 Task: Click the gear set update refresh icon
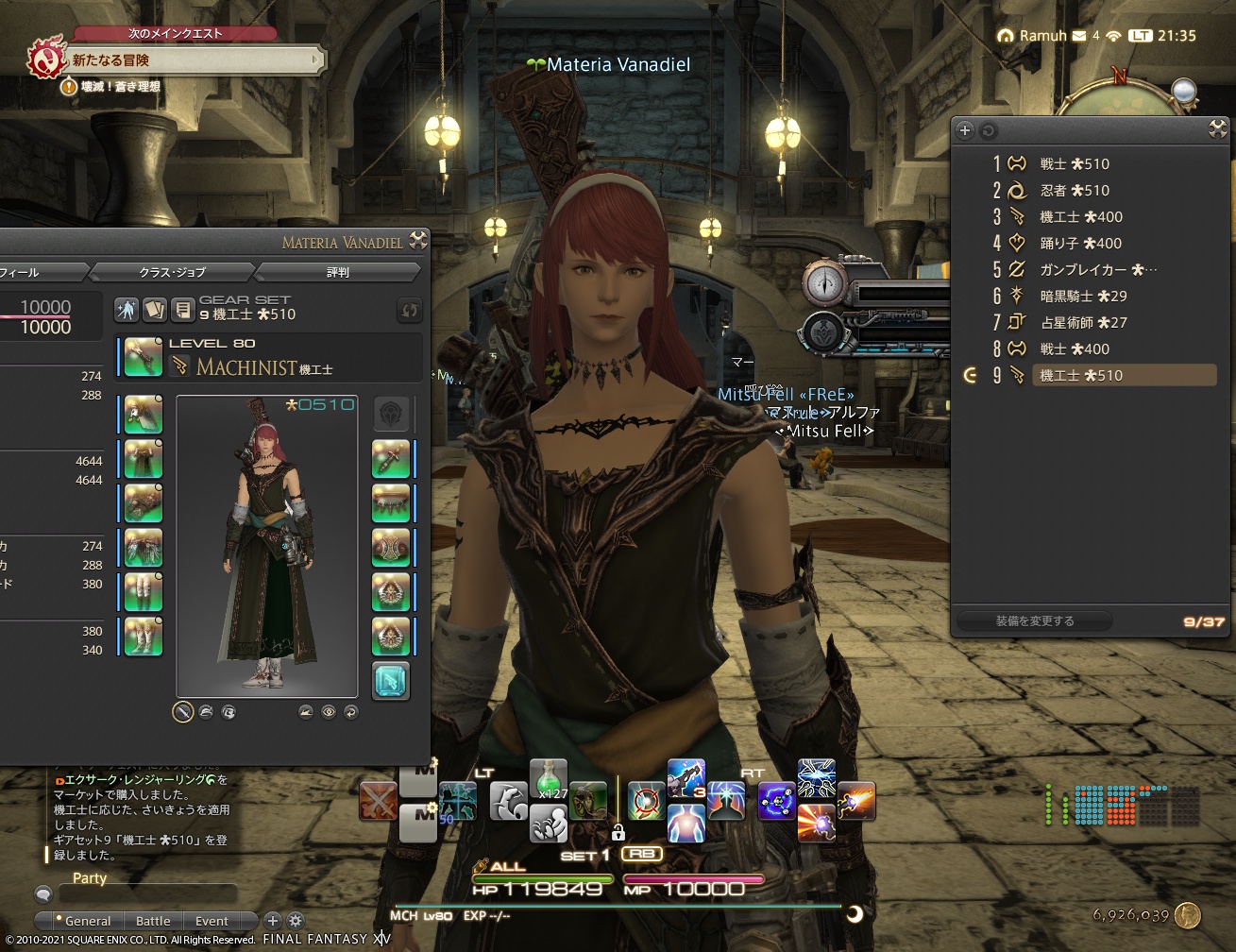409,311
